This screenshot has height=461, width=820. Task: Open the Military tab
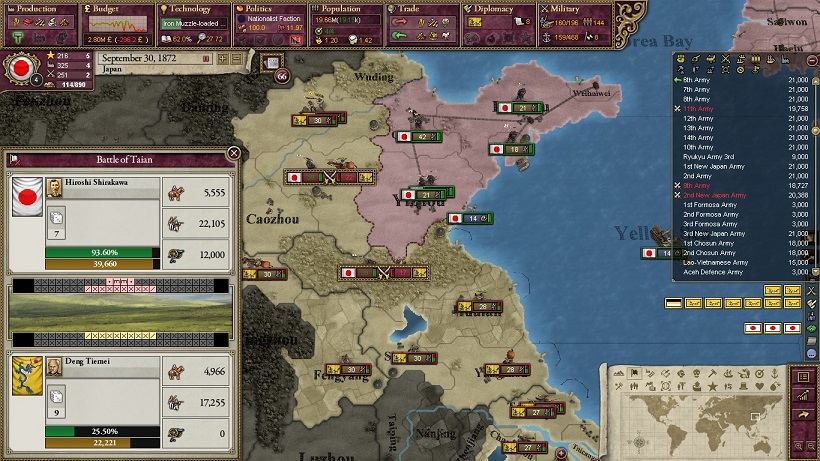click(576, 9)
